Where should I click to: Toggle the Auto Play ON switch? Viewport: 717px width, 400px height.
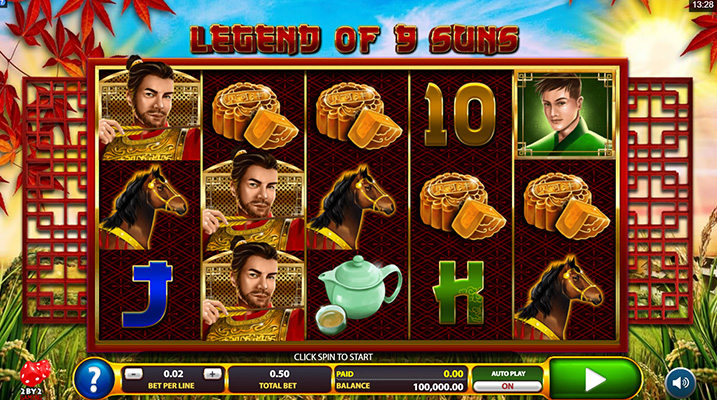tap(506, 386)
